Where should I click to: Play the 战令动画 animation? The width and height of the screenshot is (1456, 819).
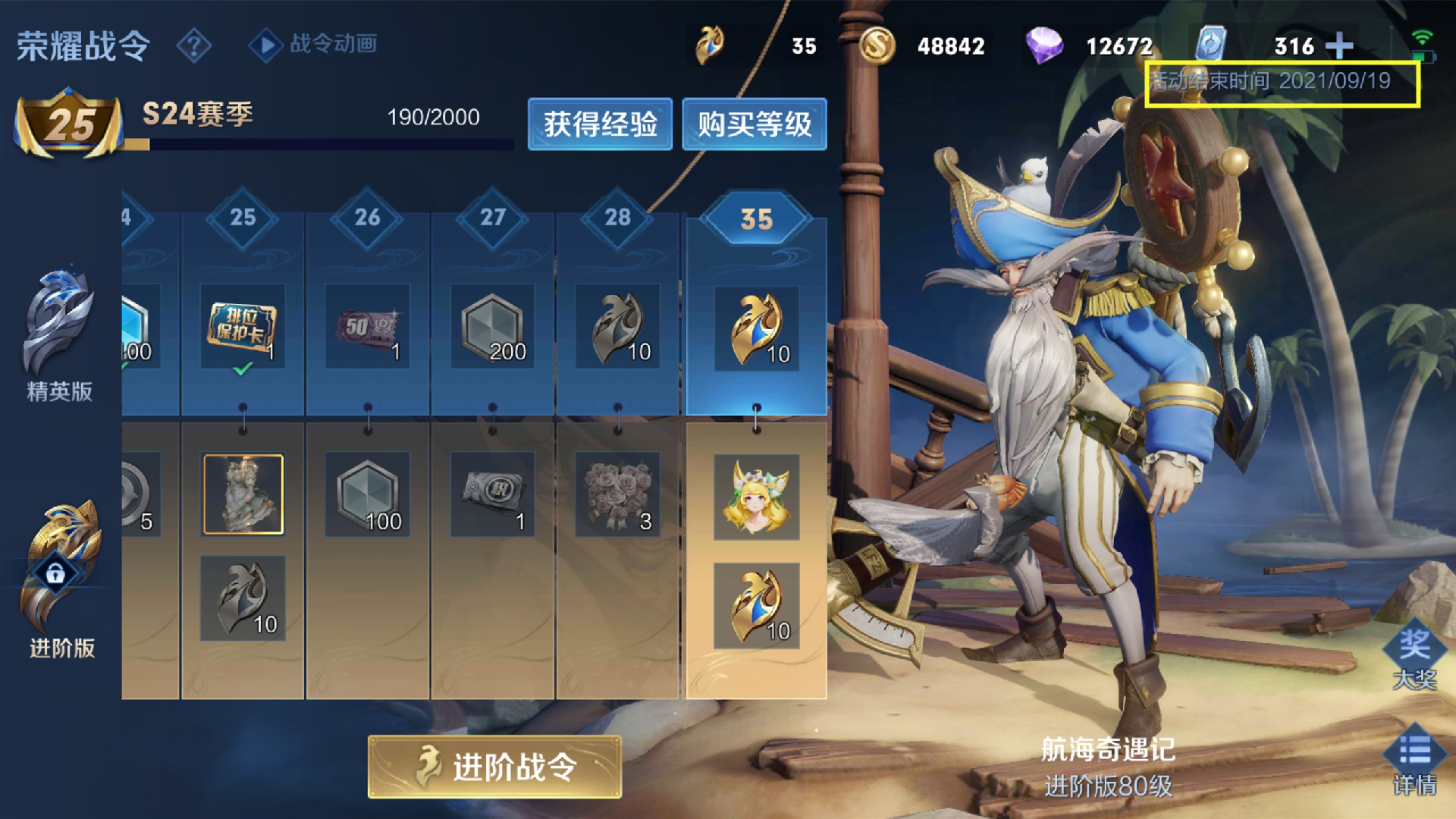tap(265, 45)
